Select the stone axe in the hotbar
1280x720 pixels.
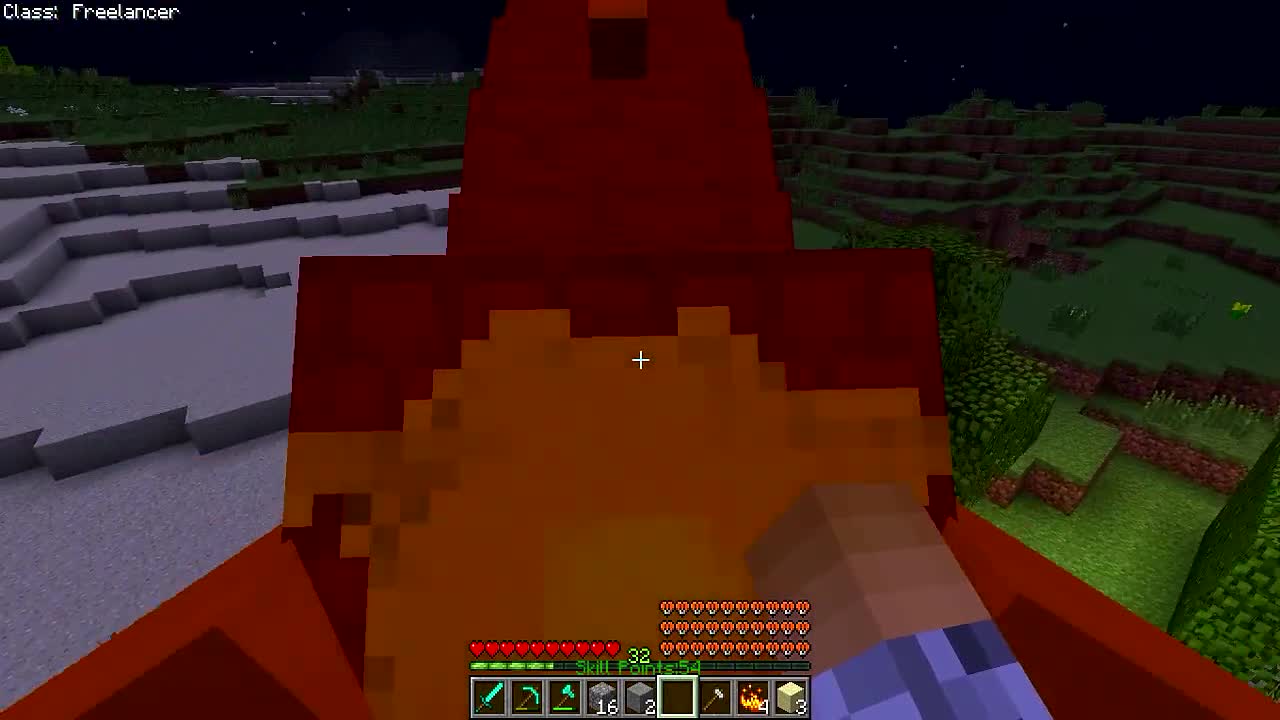(716, 698)
